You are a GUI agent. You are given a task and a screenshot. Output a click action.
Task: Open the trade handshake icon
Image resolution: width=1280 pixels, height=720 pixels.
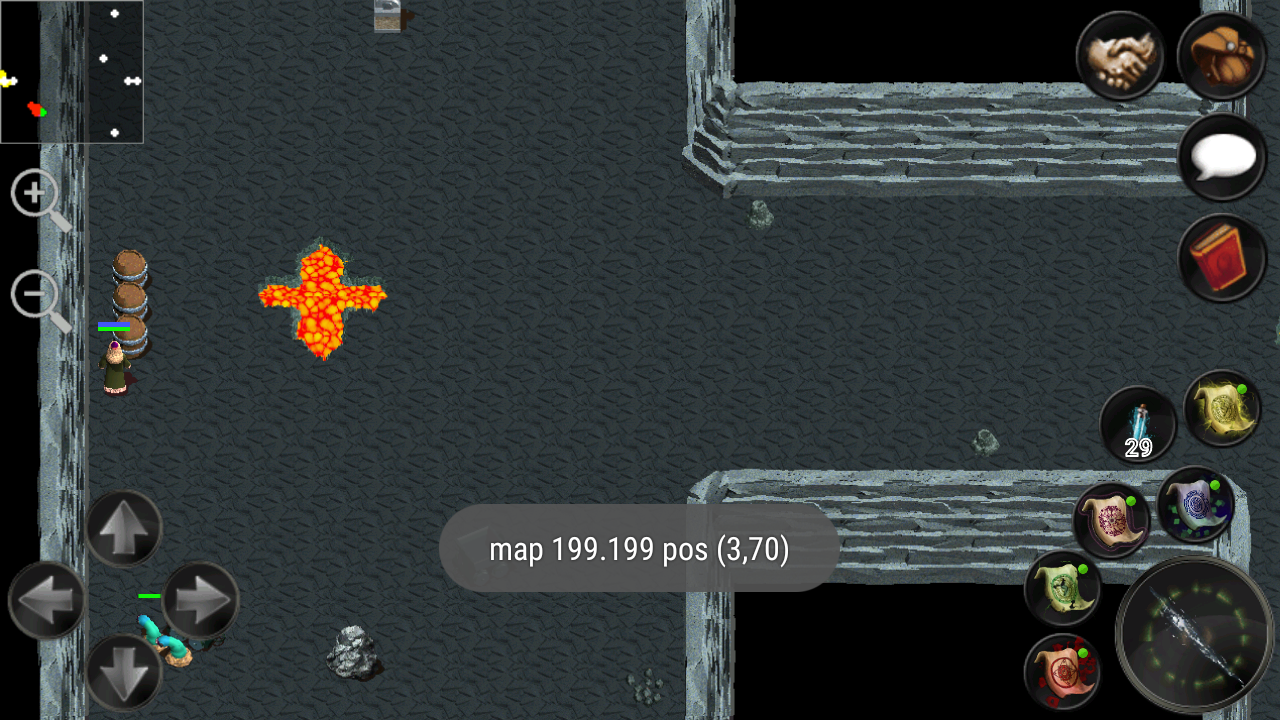click(x=1120, y=57)
